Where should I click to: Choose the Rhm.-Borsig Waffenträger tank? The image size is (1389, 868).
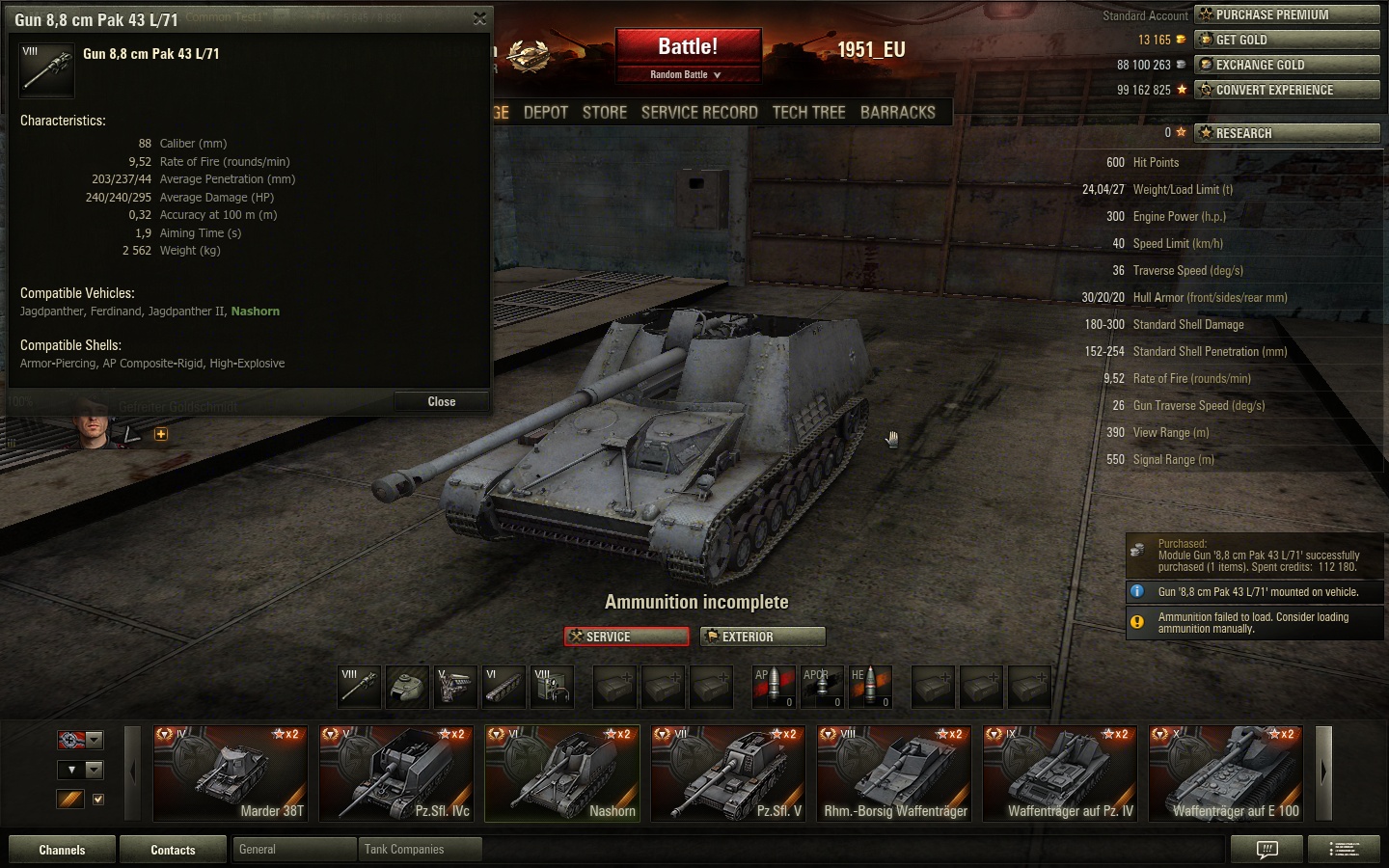895,773
